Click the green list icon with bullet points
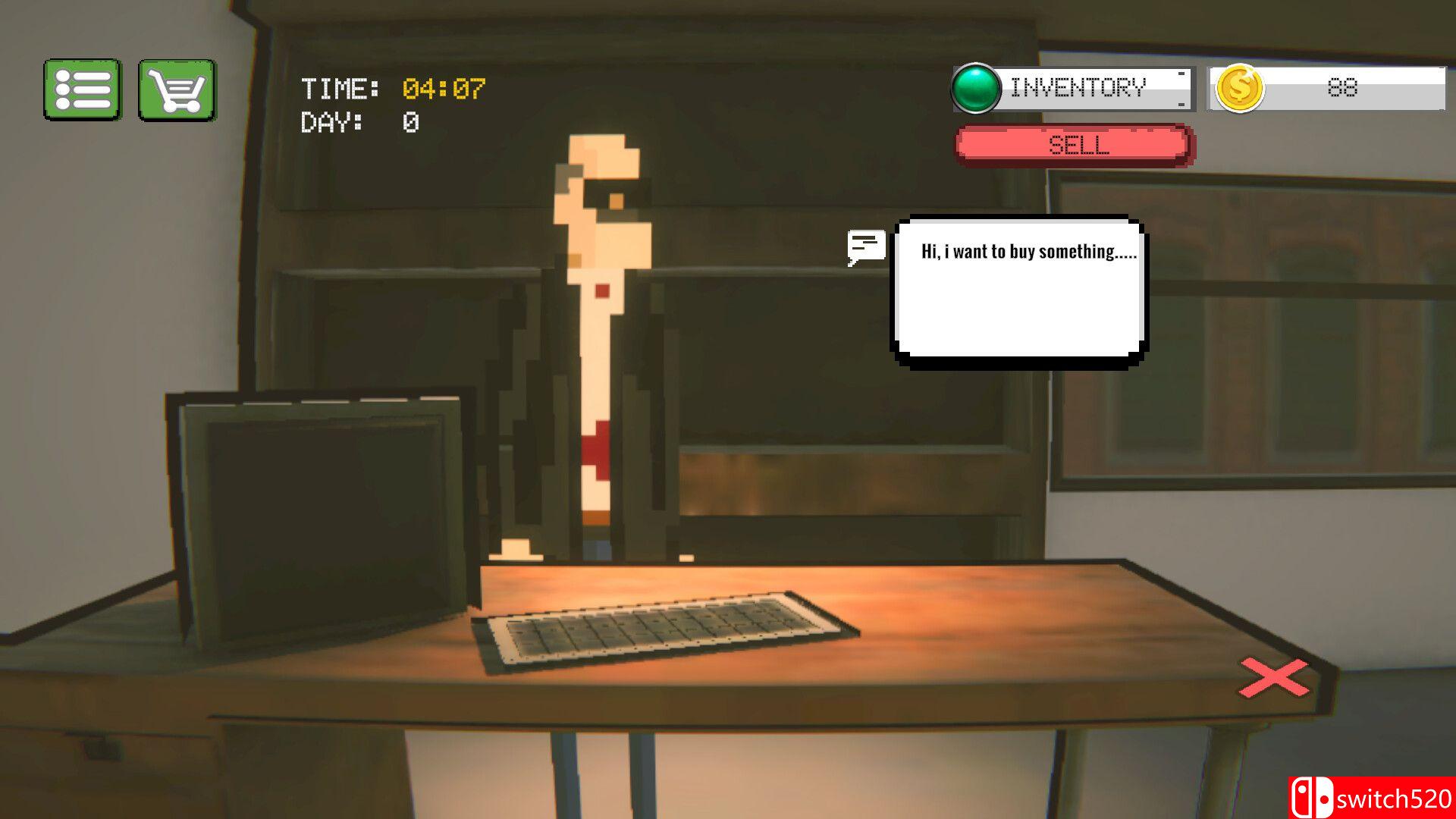This screenshot has height=819, width=1456. [x=83, y=88]
